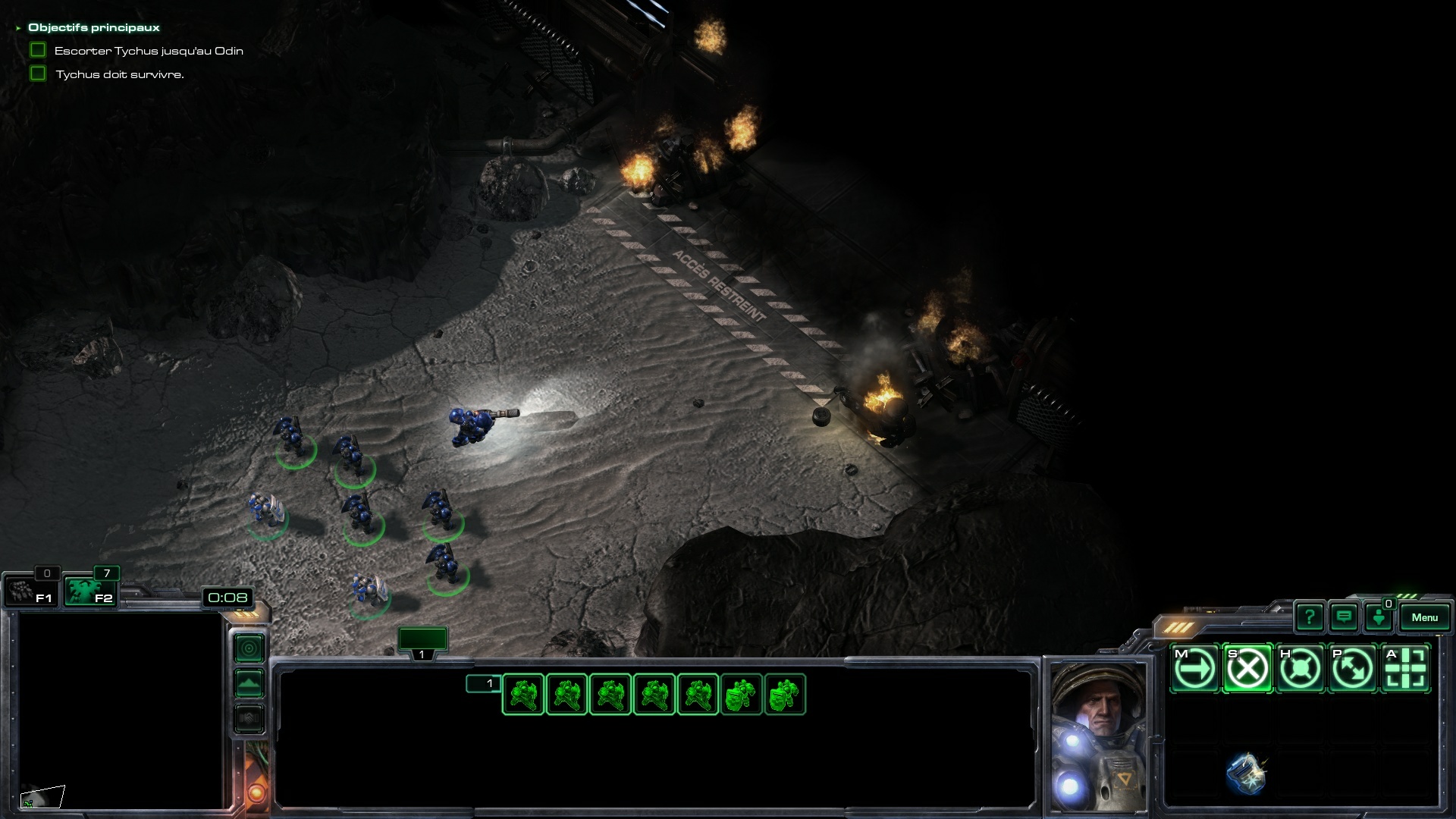Click the minimap
The height and width of the screenshot is (819, 1456).
120,711
